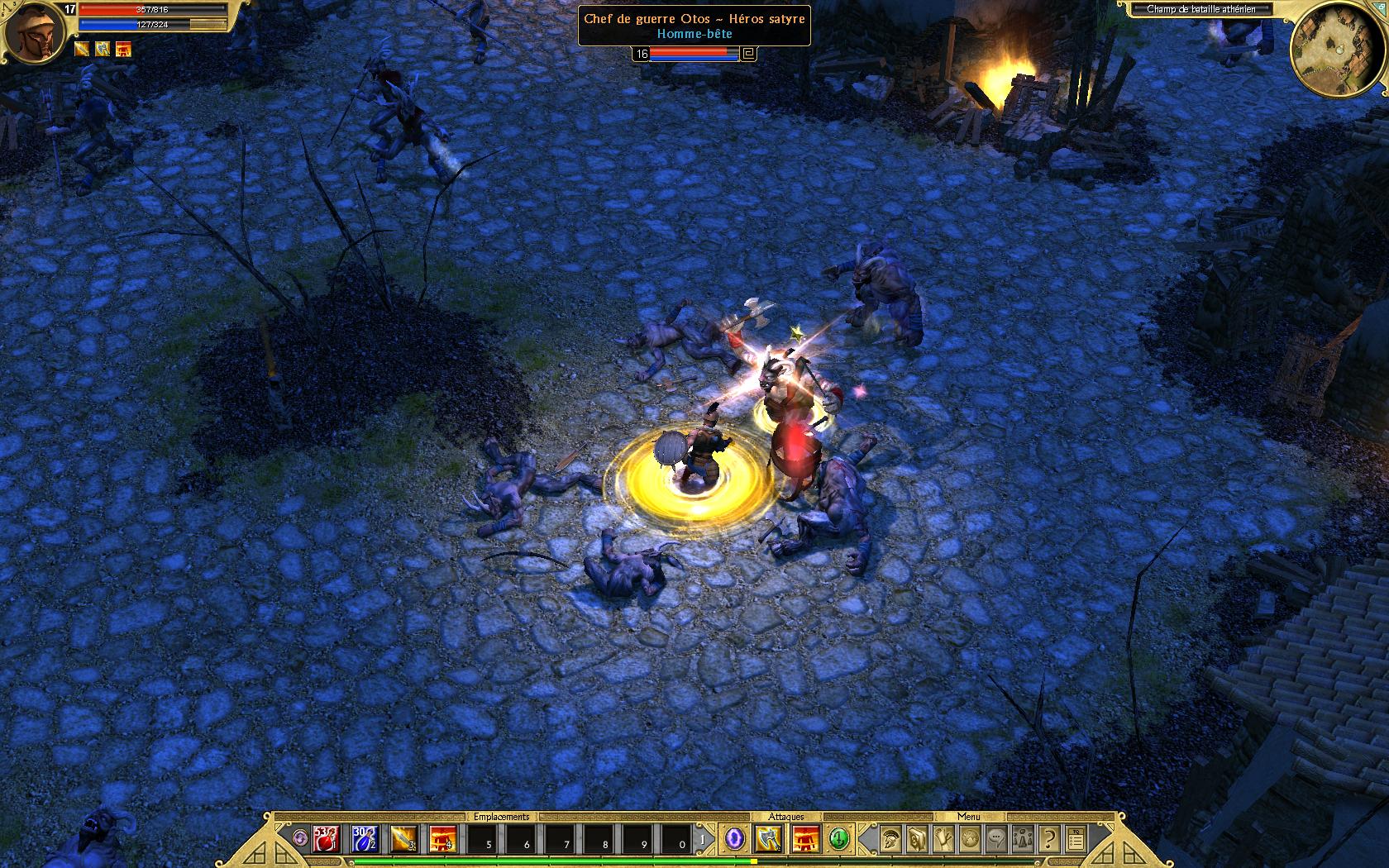Select the purple portal stone icon

pos(733,839)
